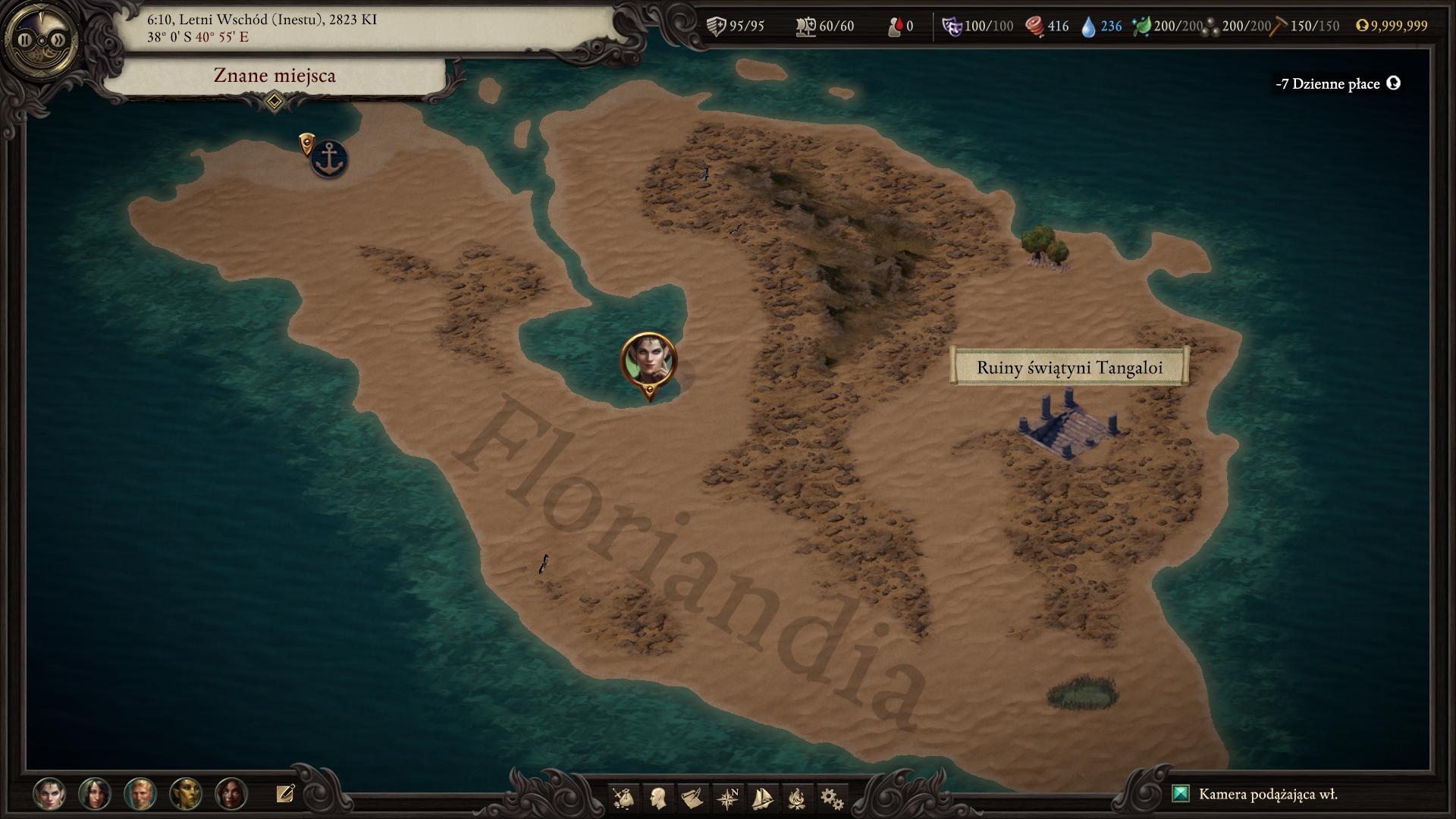
Task: Select the green-skinned orlan party portrait
Action: coord(186,794)
